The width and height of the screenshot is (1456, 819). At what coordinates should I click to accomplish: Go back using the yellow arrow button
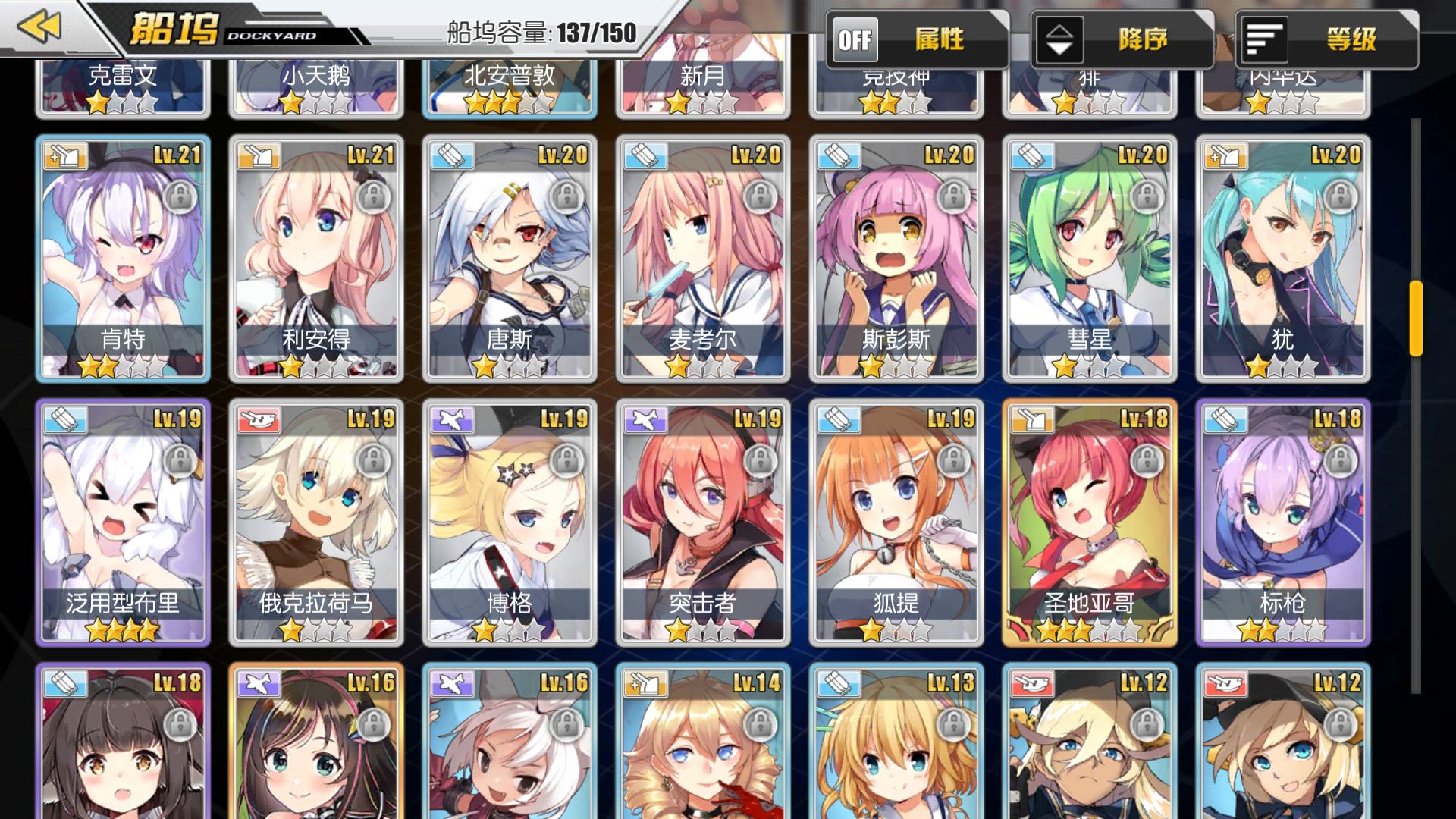(39, 27)
